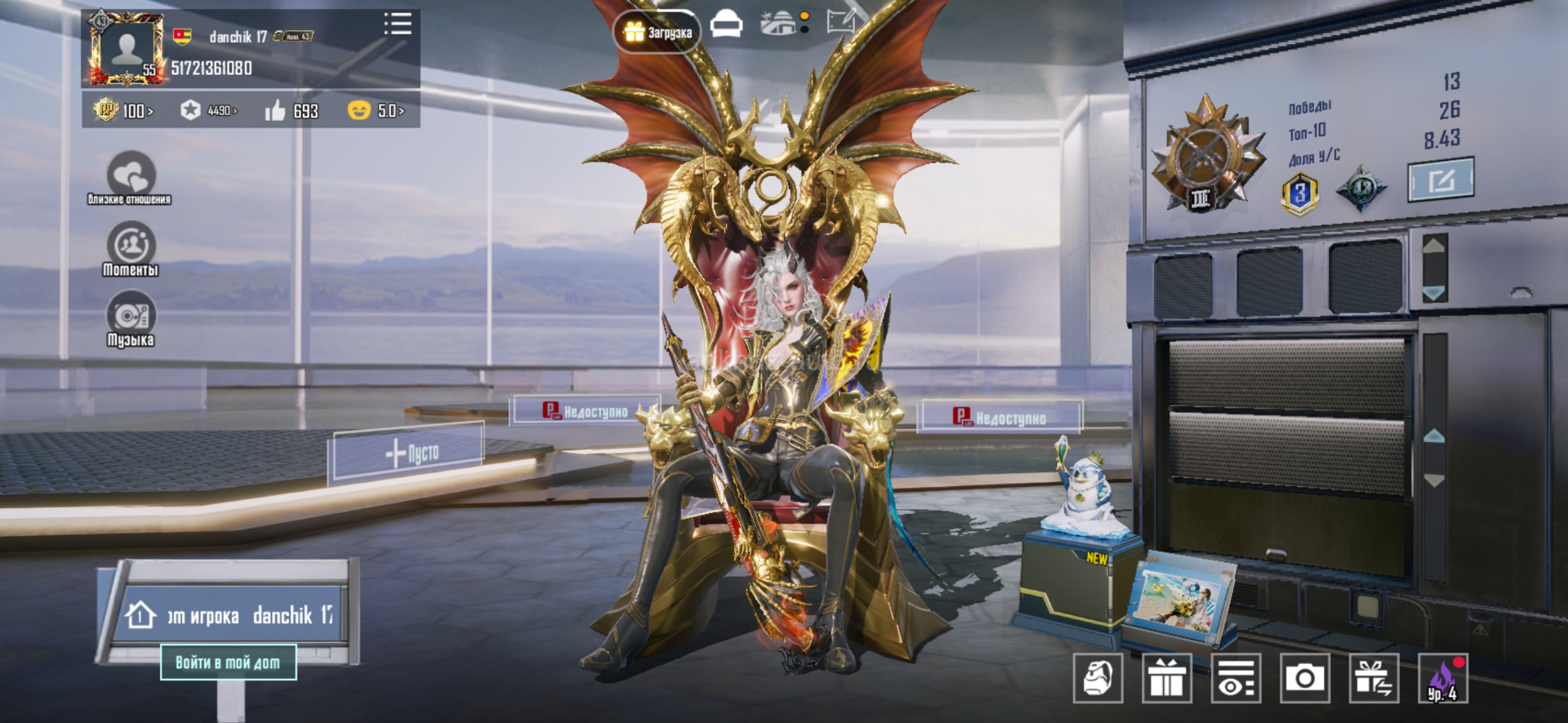Open the gift exchange icon with arrows

tap(1374, 678)
